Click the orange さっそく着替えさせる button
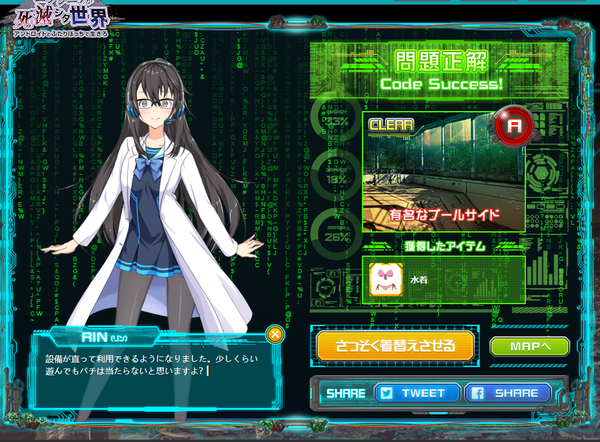600x442 pixels. (x=394, y=345)
